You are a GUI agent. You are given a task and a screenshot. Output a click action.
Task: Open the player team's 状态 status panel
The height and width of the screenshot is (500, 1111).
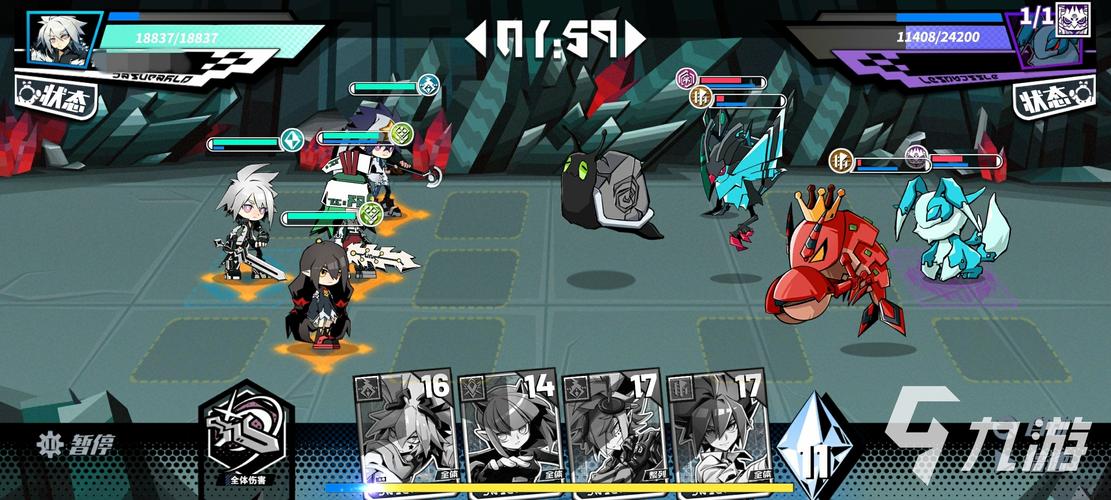(56, 98)
